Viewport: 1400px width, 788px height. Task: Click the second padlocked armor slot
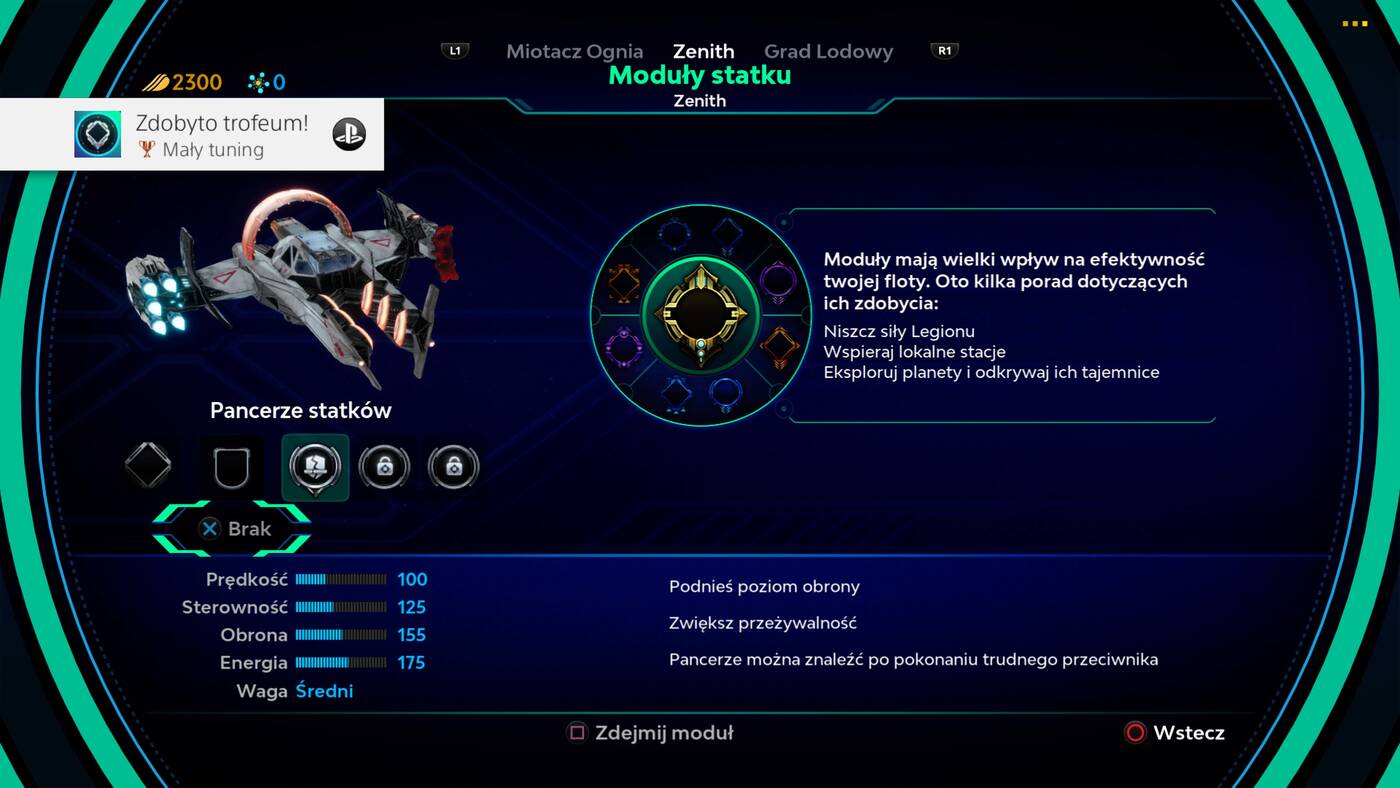tap(453, 465)
